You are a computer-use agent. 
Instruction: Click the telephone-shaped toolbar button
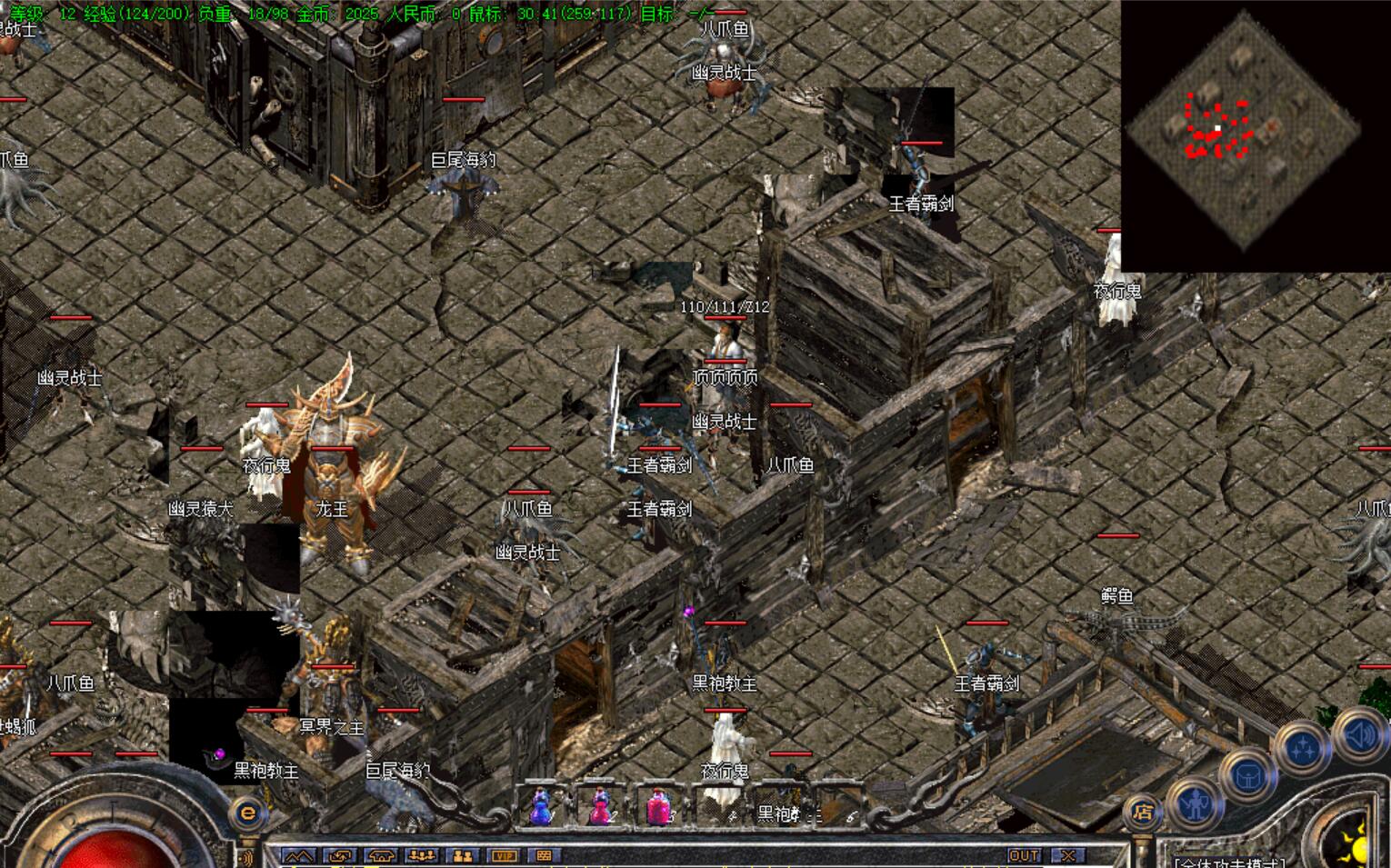tap(381, 855)
